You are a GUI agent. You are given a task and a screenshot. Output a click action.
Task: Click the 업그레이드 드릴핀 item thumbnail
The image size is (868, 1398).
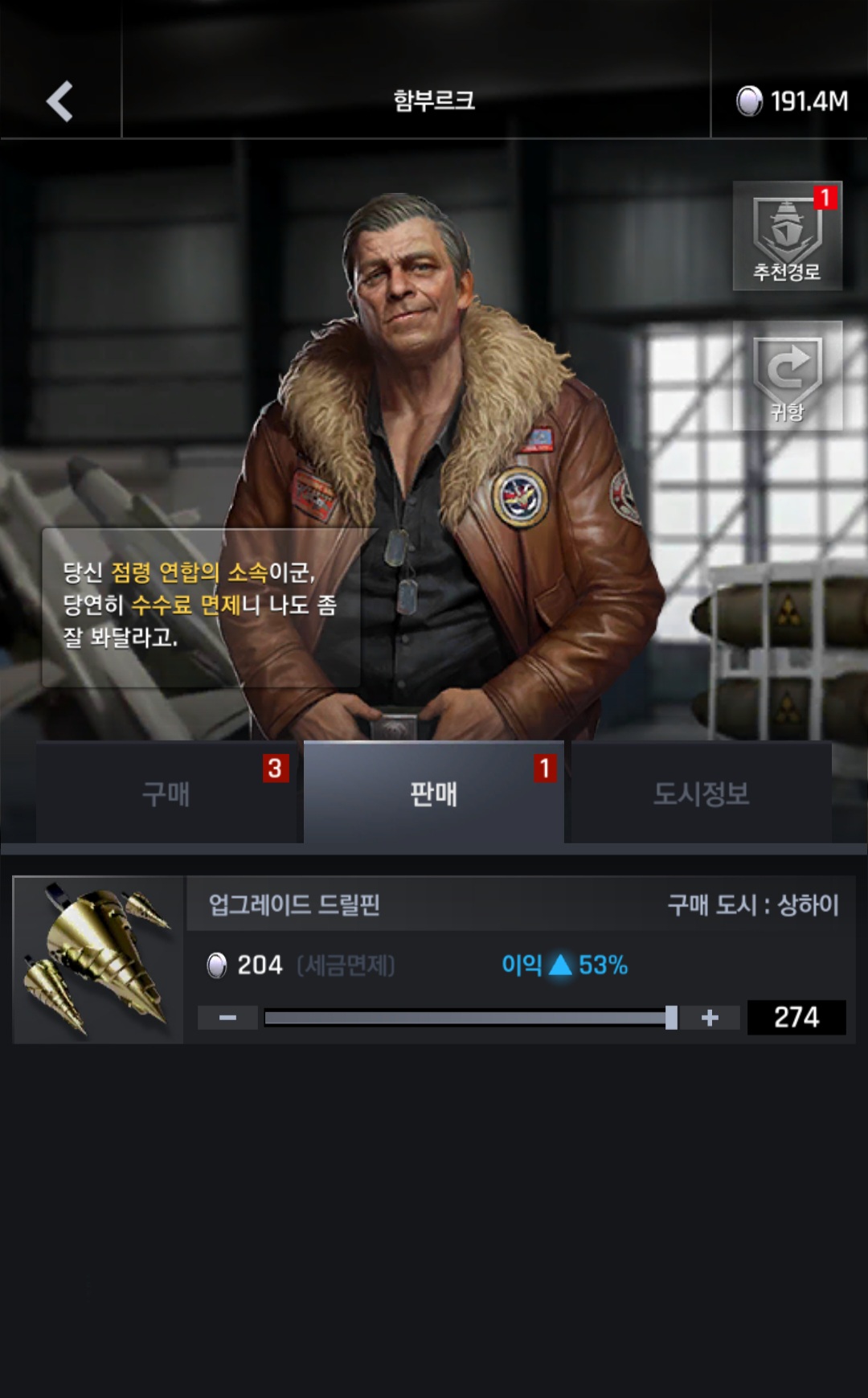click(98, 959)
